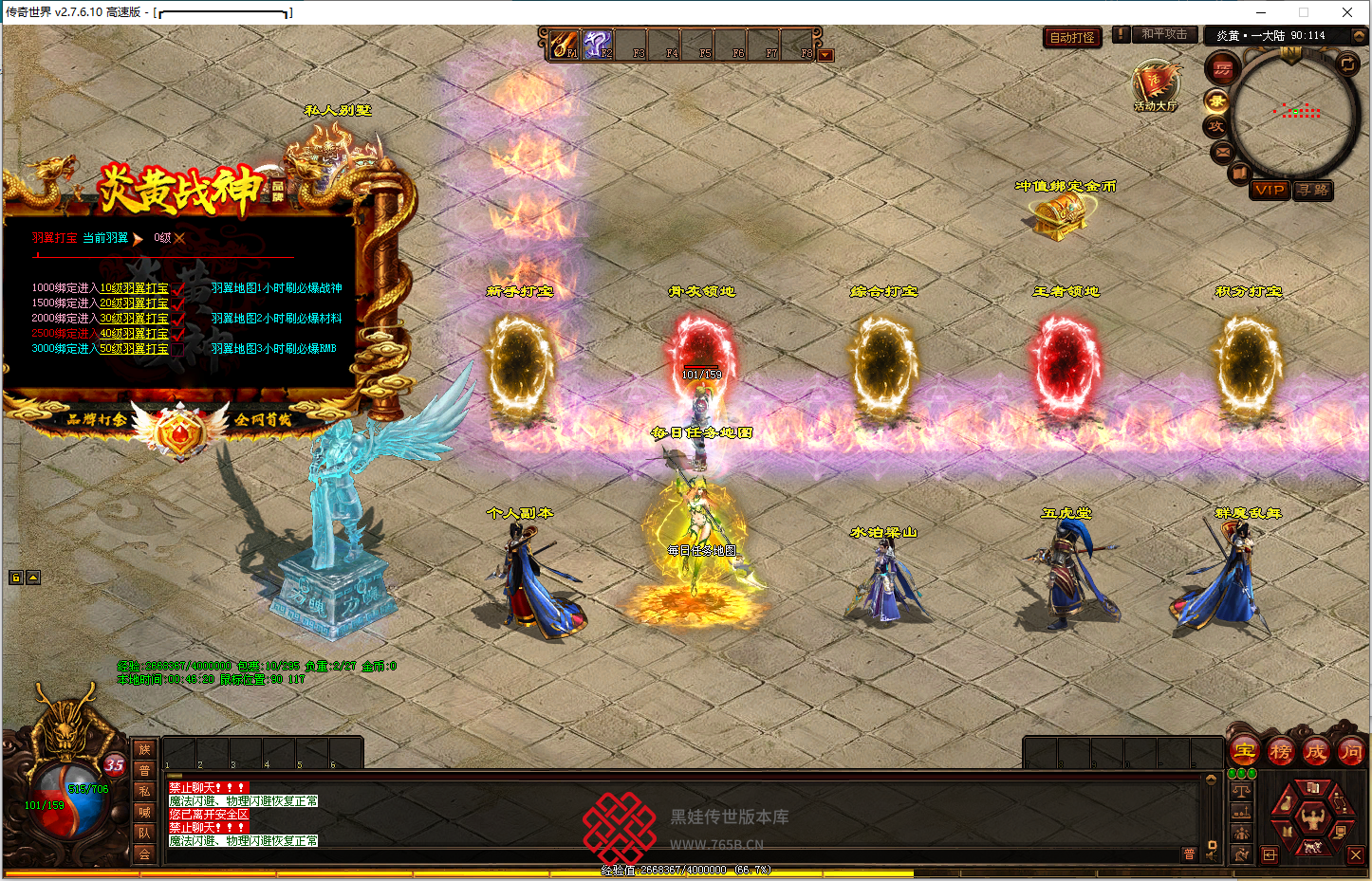Viewport: 1372px width, 881px height.
Task: Open the 活动大厅 event hall icon
Action: (x=1155, y=87)
